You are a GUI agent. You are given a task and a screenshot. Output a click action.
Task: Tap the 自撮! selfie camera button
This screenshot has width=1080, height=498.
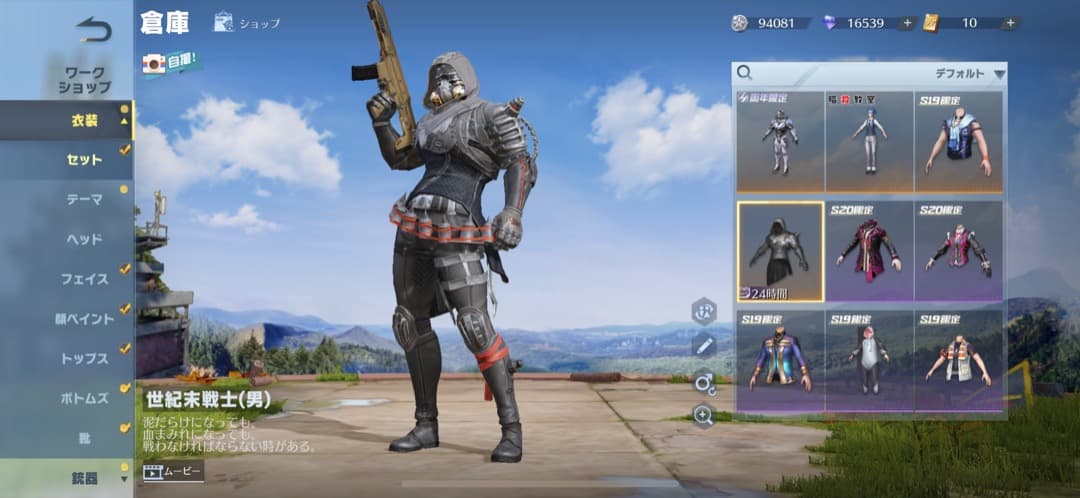pos(171,63)
